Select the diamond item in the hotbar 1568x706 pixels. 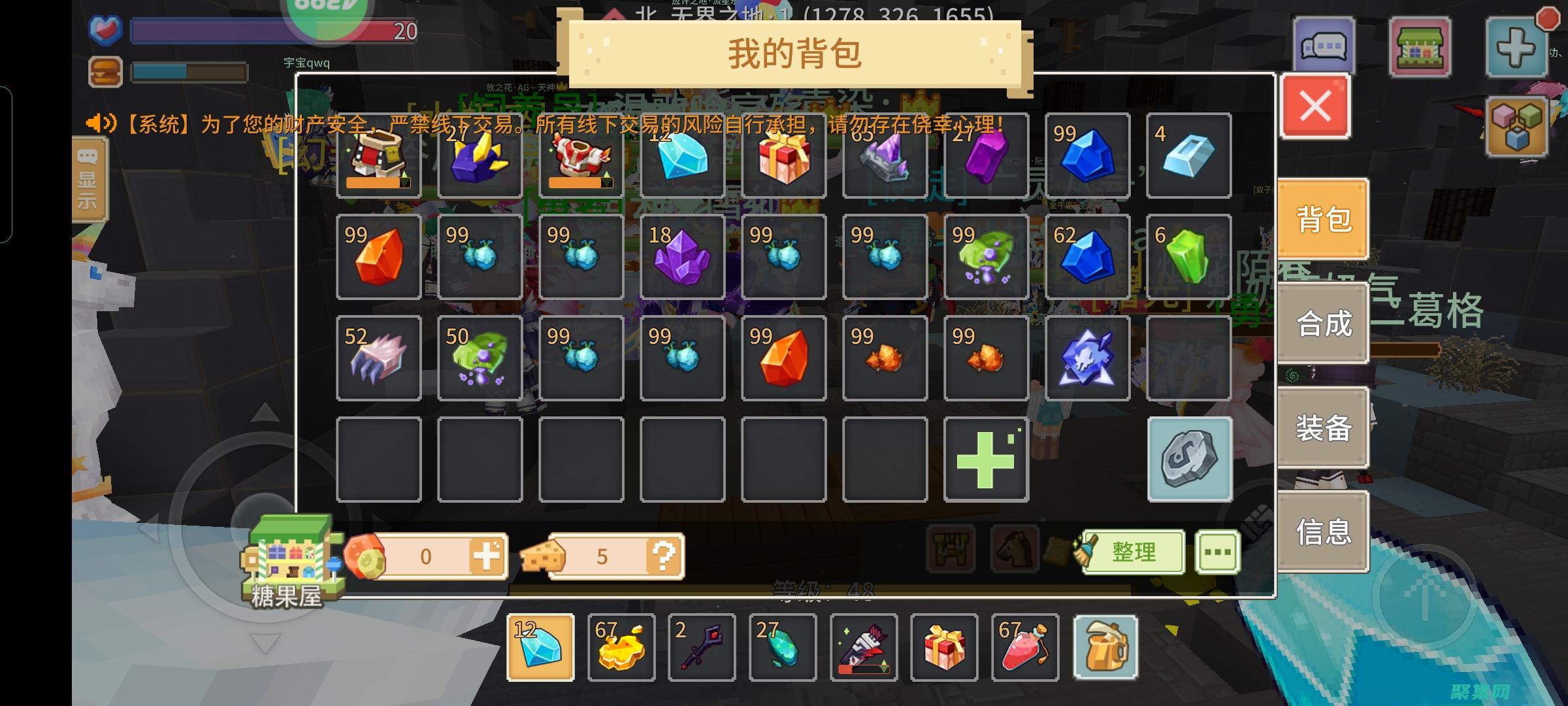tap(541, 647)
